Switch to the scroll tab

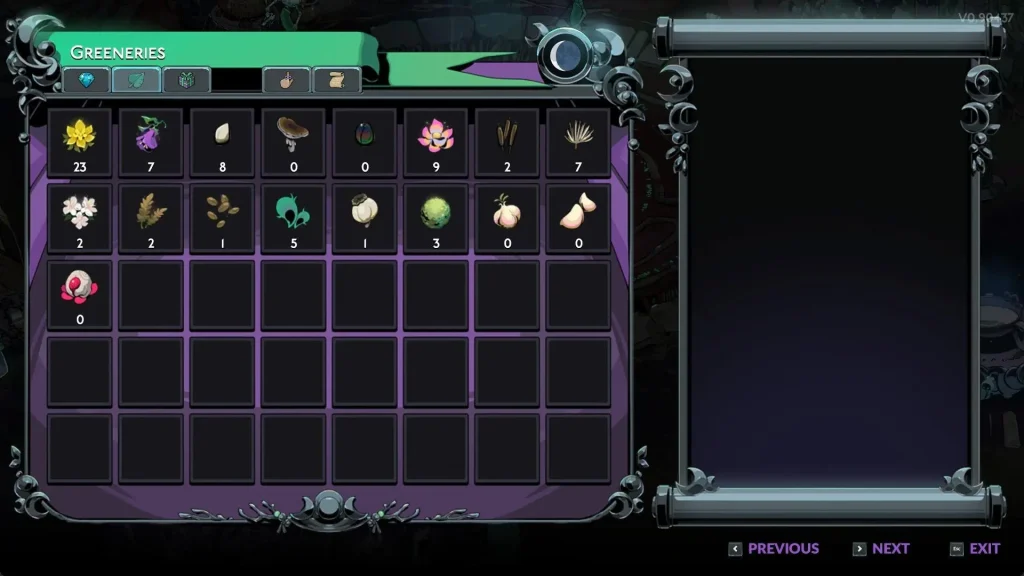(x=336, y=80)
